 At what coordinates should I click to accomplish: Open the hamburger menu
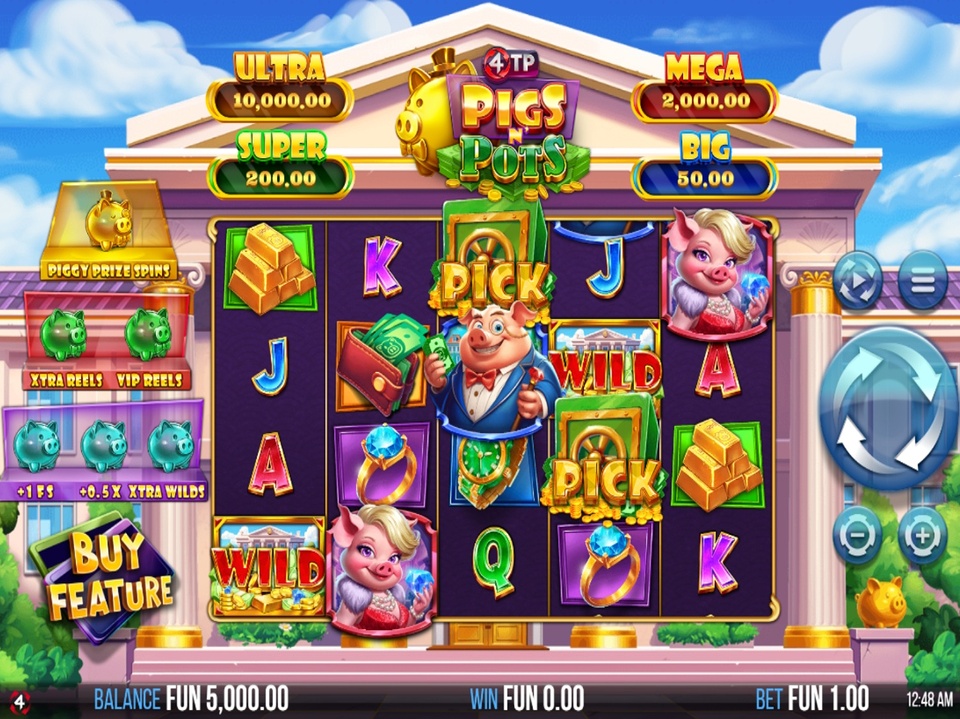pyautogui.click(x=922, y=280)
